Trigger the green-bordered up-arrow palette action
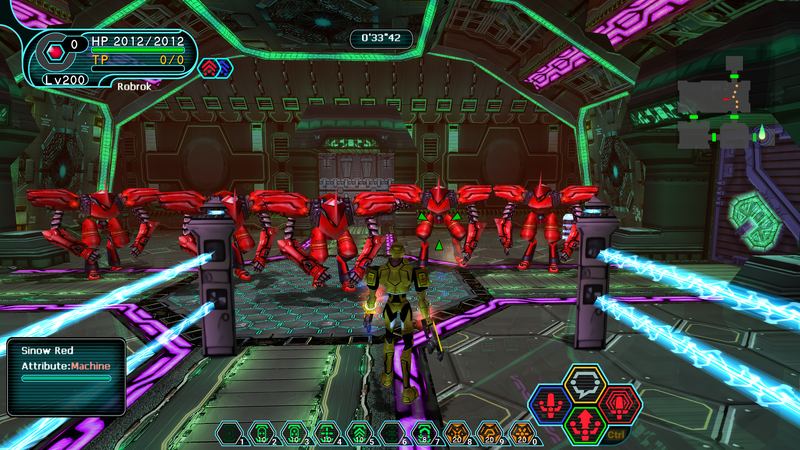This screenshot has width=800, height=450. point(585,424)
